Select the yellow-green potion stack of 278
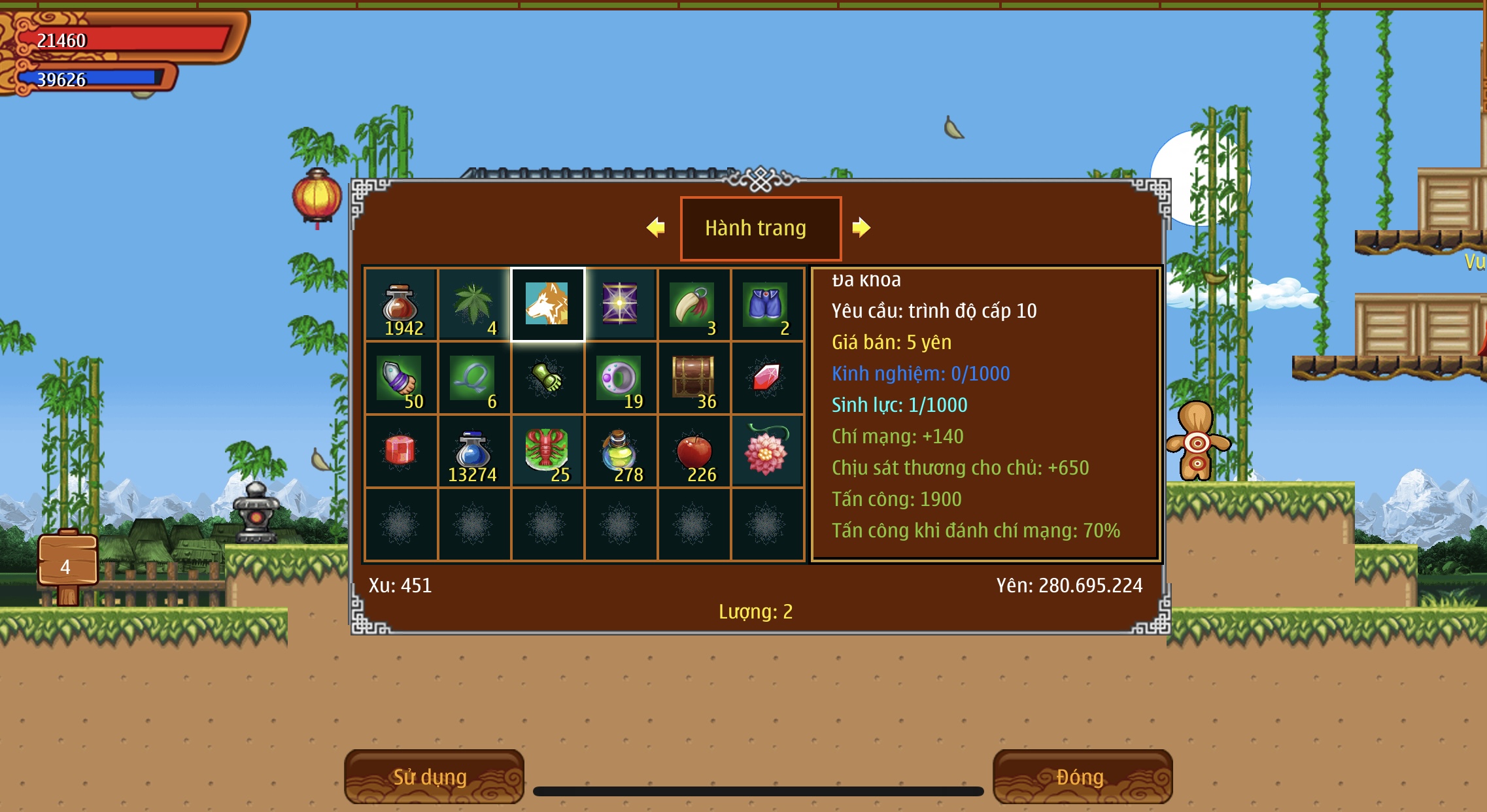Image resolution: width=1487 pixels, height=812 pixels. pyautogui.click(x=621, y=451)
